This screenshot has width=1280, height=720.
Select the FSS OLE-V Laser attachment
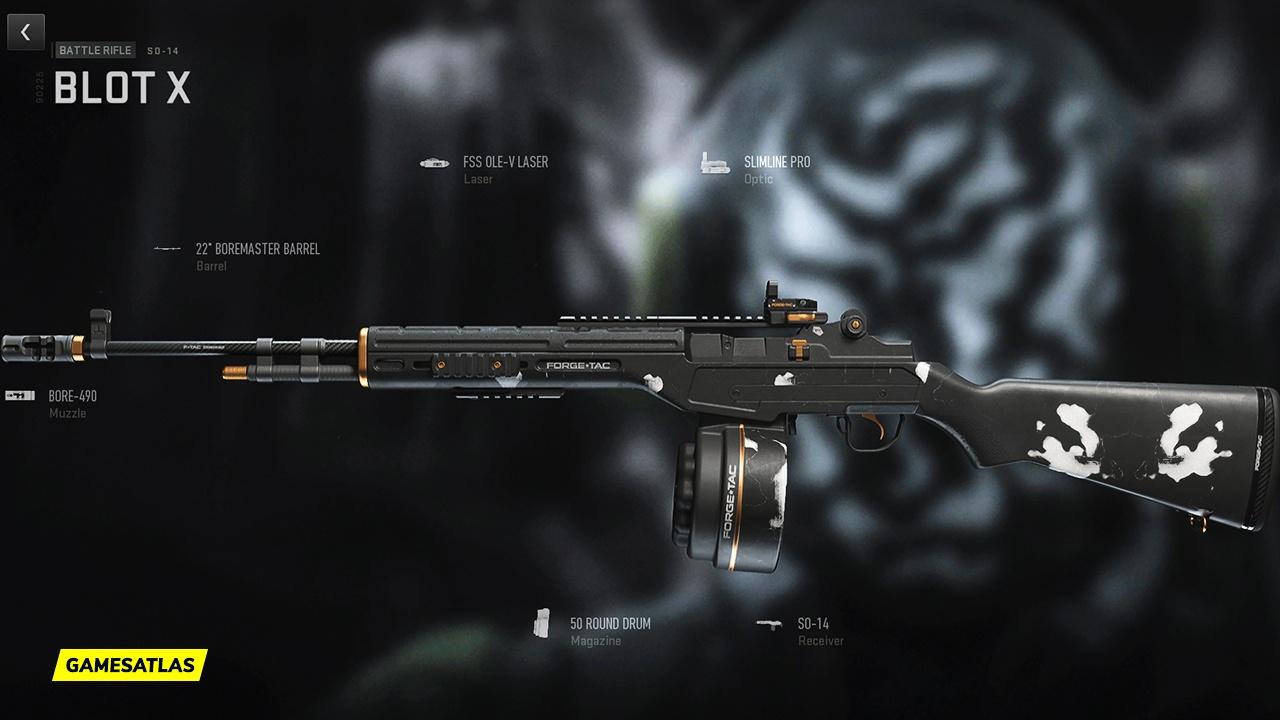[x=505, y=162]
